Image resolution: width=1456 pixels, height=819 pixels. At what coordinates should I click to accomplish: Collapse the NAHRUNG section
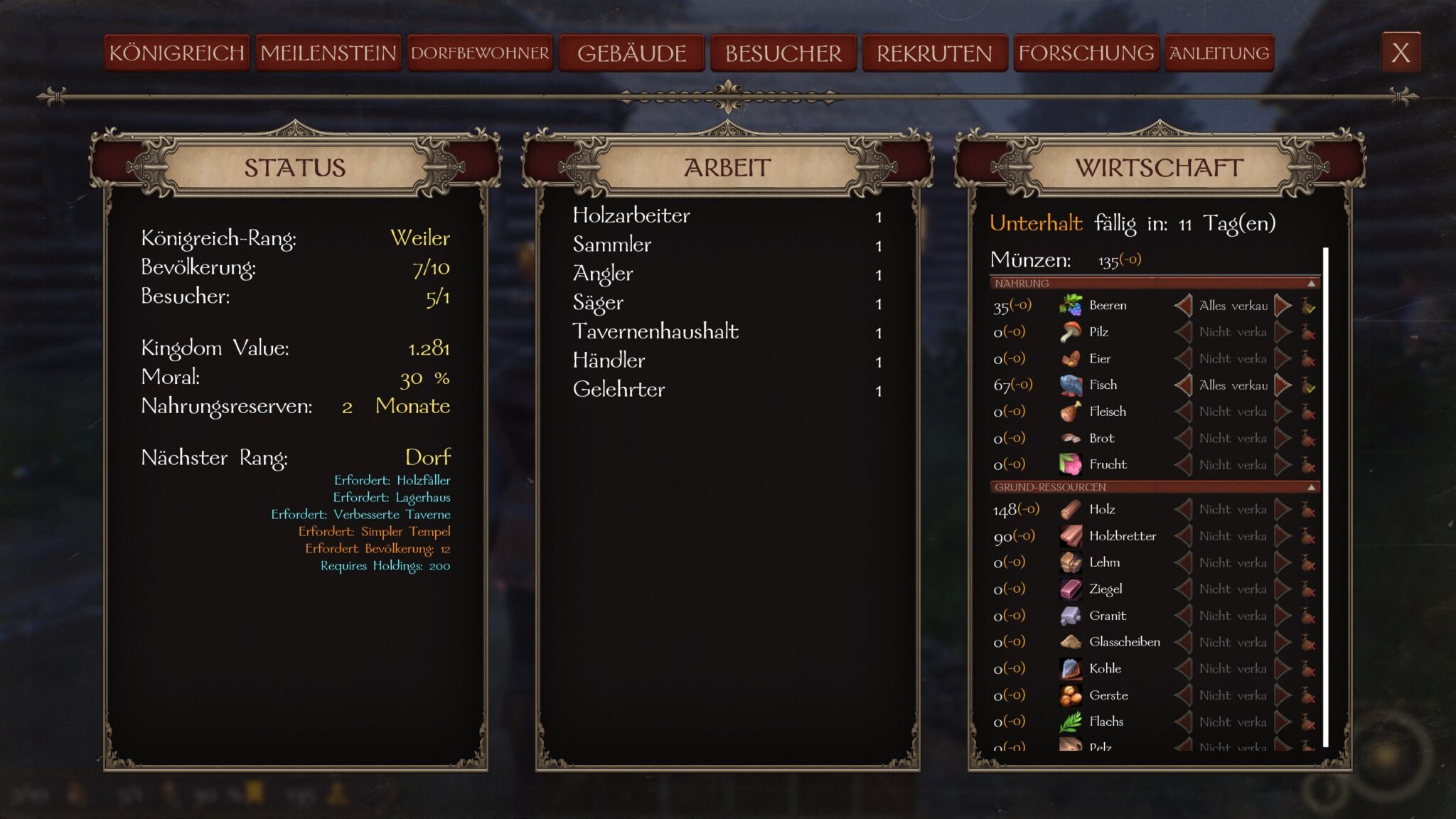pos(1312,284)
